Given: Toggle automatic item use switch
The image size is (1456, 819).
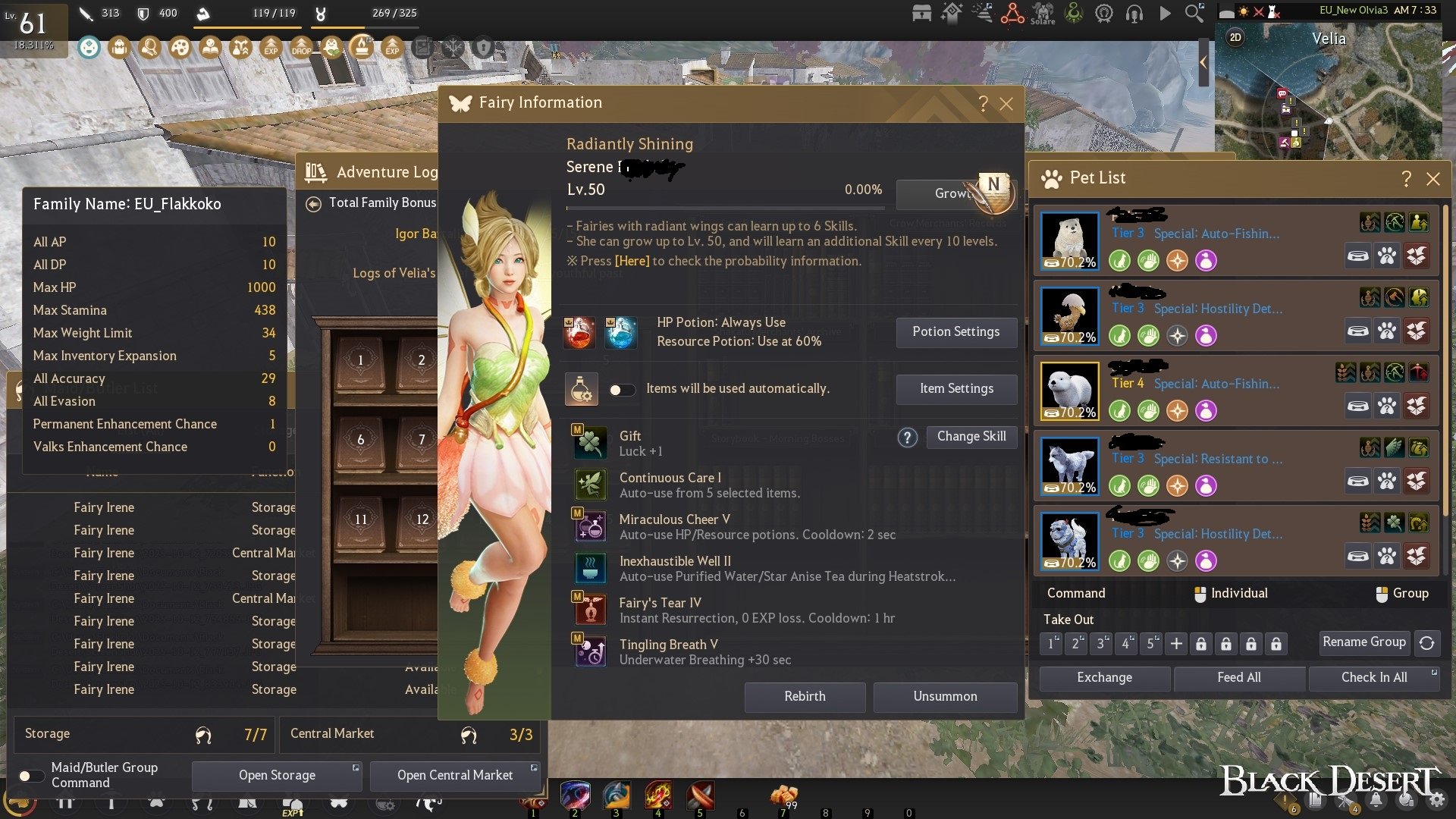Looking at the screenshot, I should click(x=622, y=390).
